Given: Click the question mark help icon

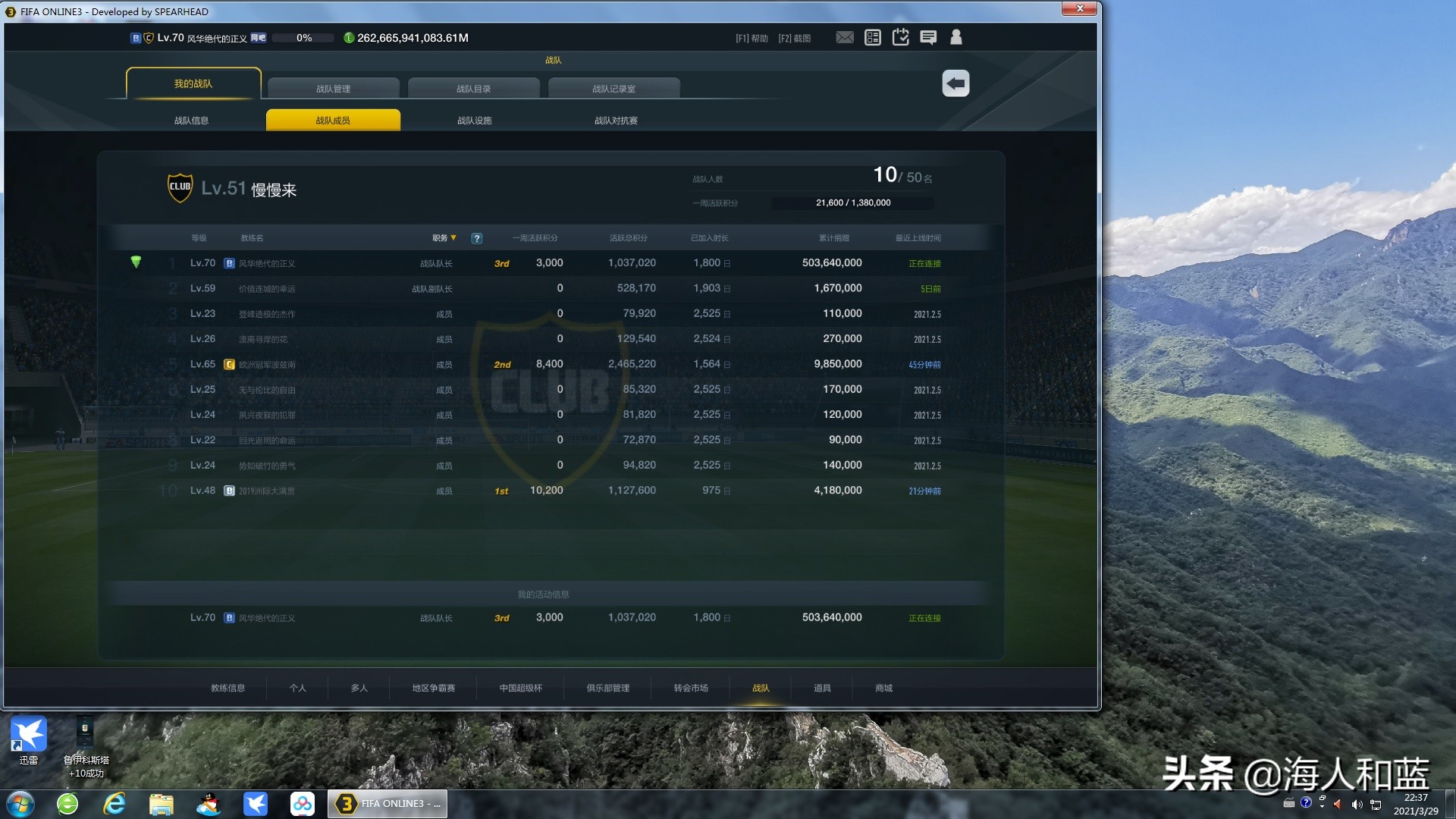Looking at the screenshot, I should (476, 238).
